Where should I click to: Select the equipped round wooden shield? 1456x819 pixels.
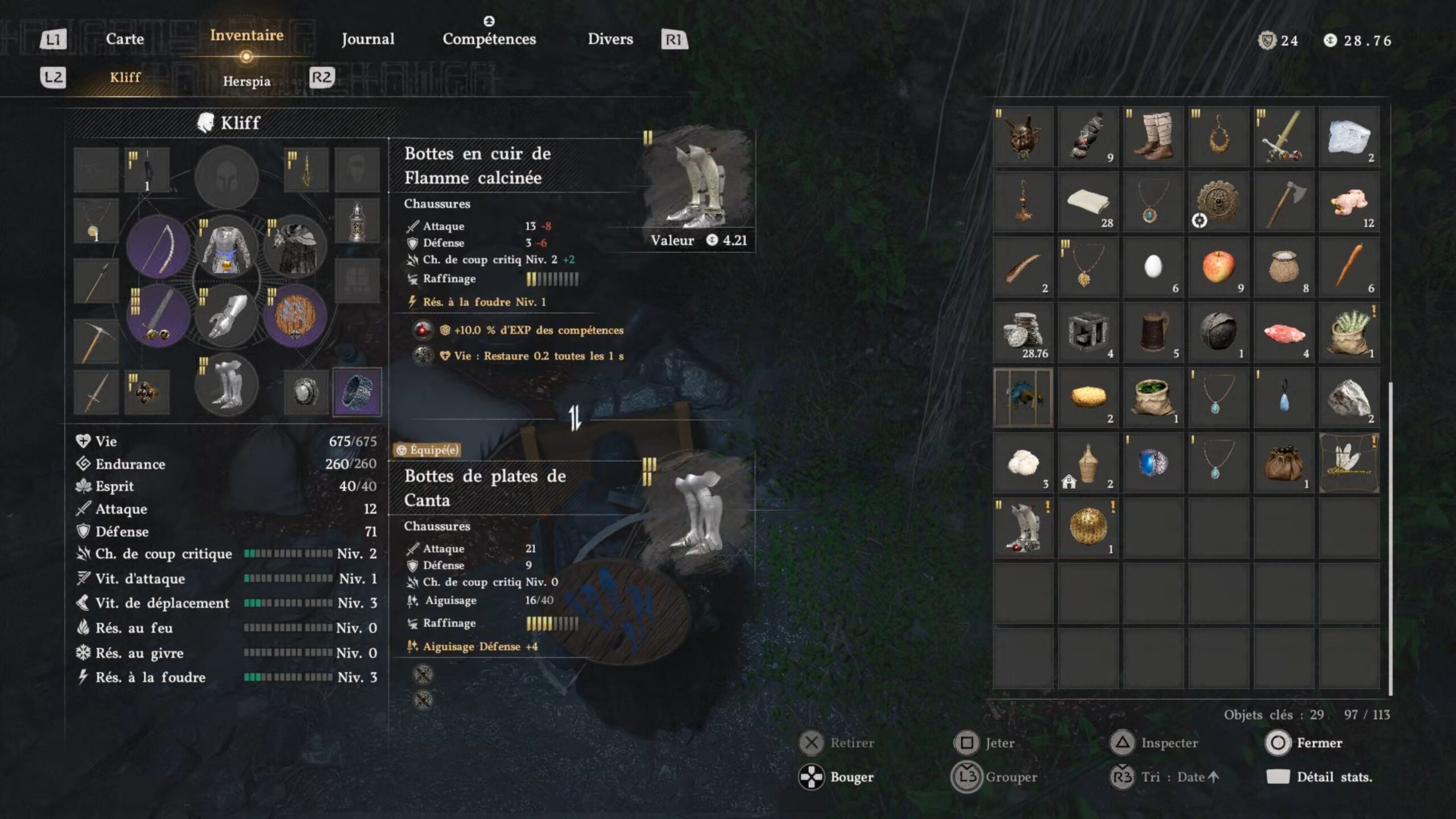(x=295, y=316)
